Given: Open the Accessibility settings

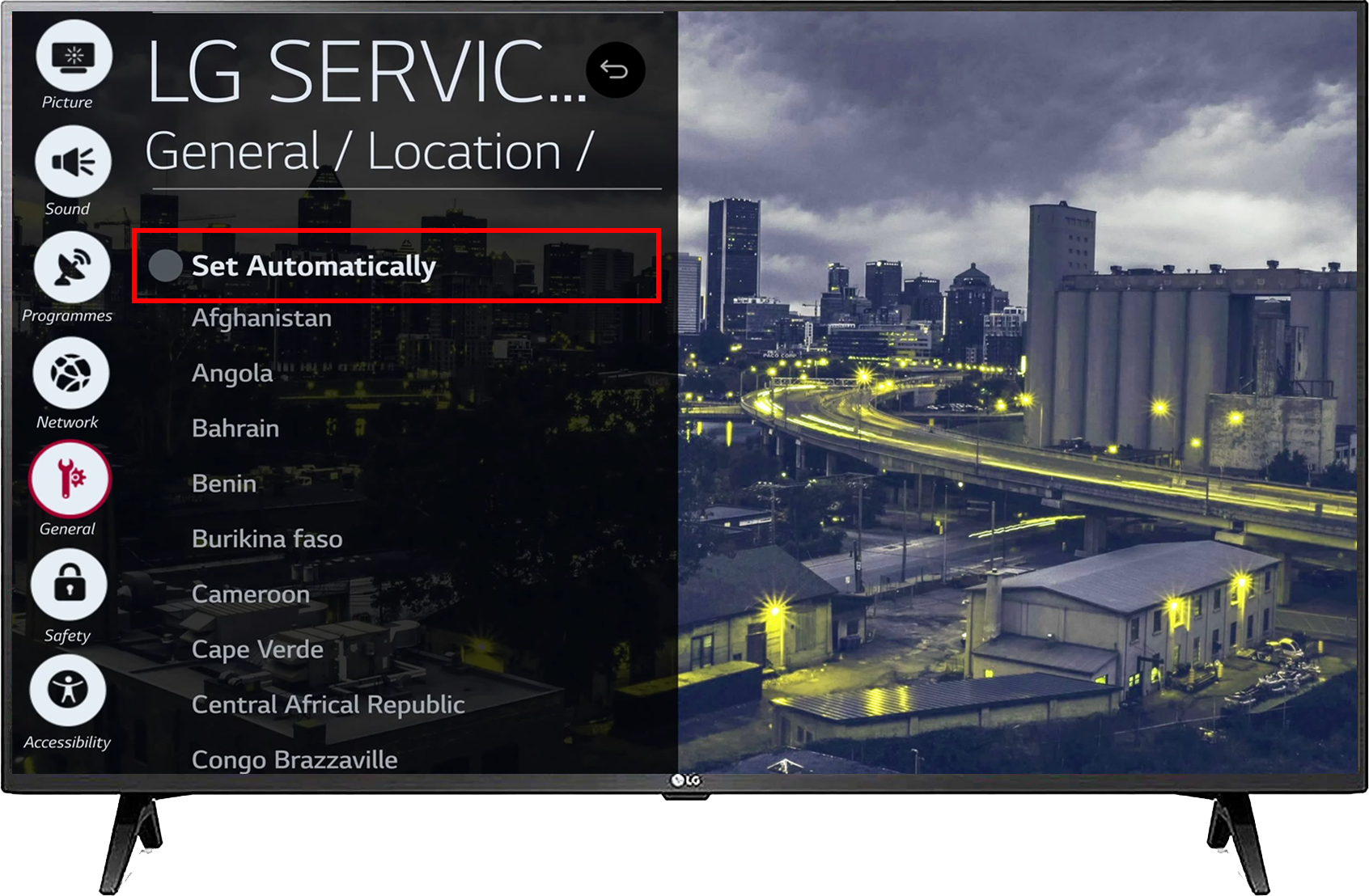Looking at the screenshot, I should (x=68, y=691).
